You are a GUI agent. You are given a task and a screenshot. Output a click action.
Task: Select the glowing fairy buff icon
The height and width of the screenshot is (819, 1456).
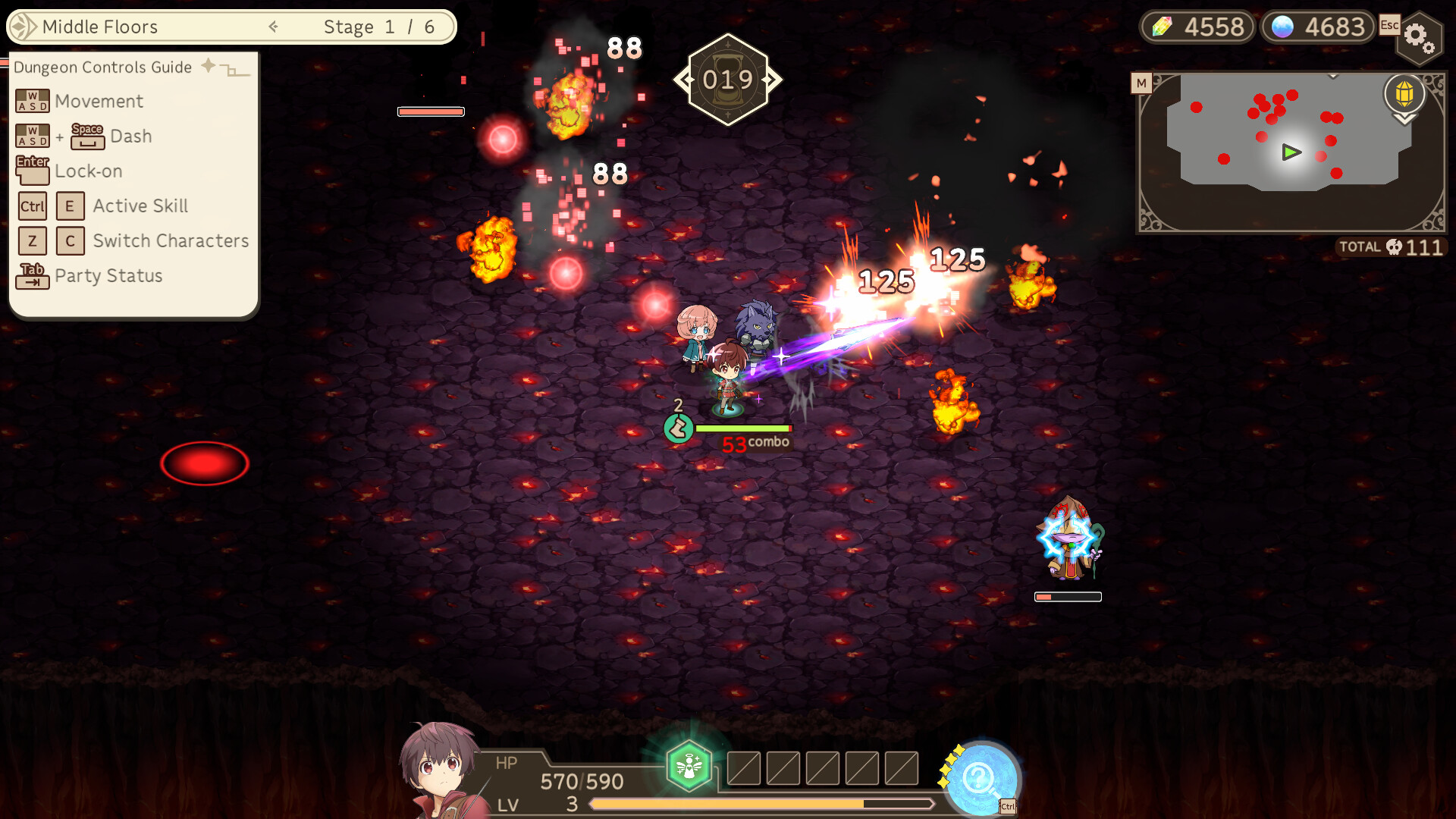pos(688,764)
